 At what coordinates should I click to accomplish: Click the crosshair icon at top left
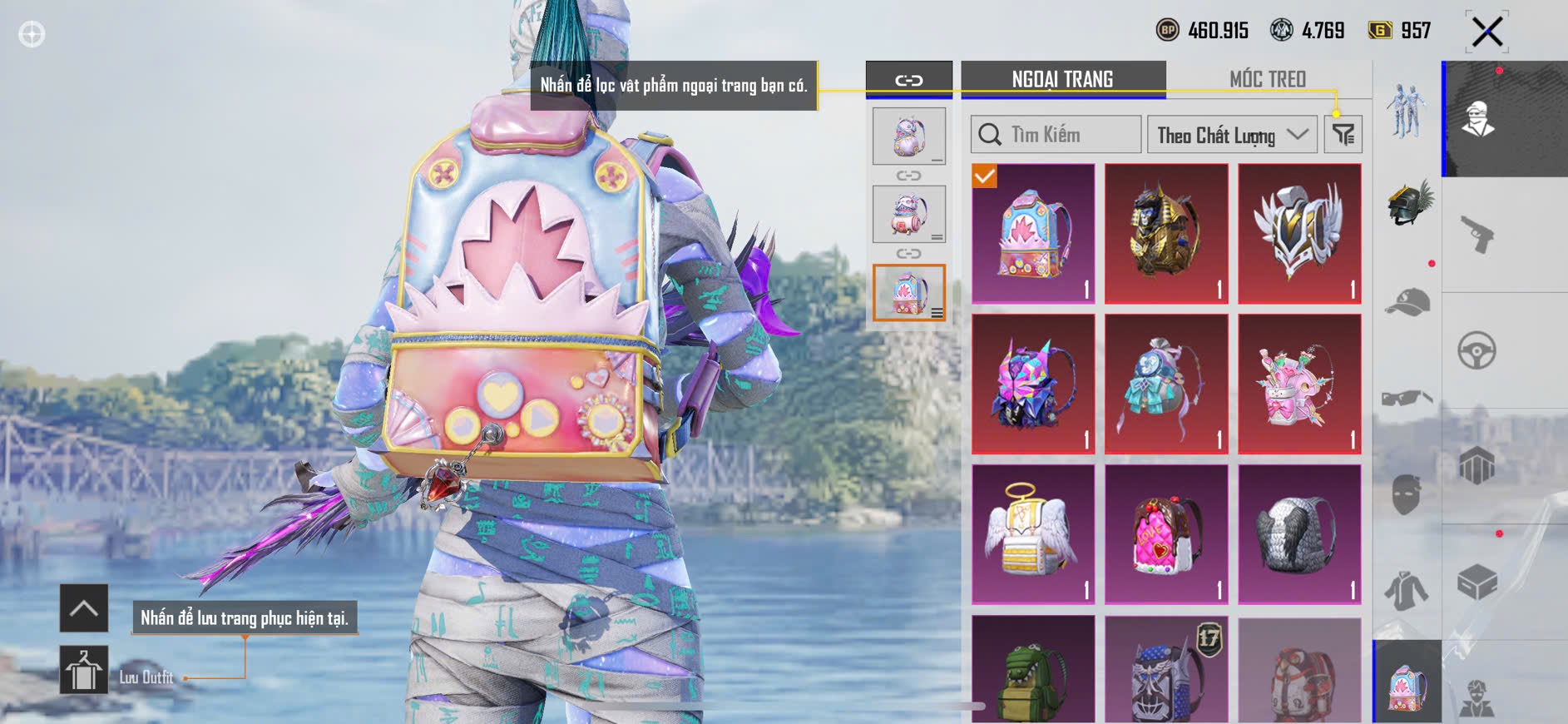coord(32,35)
